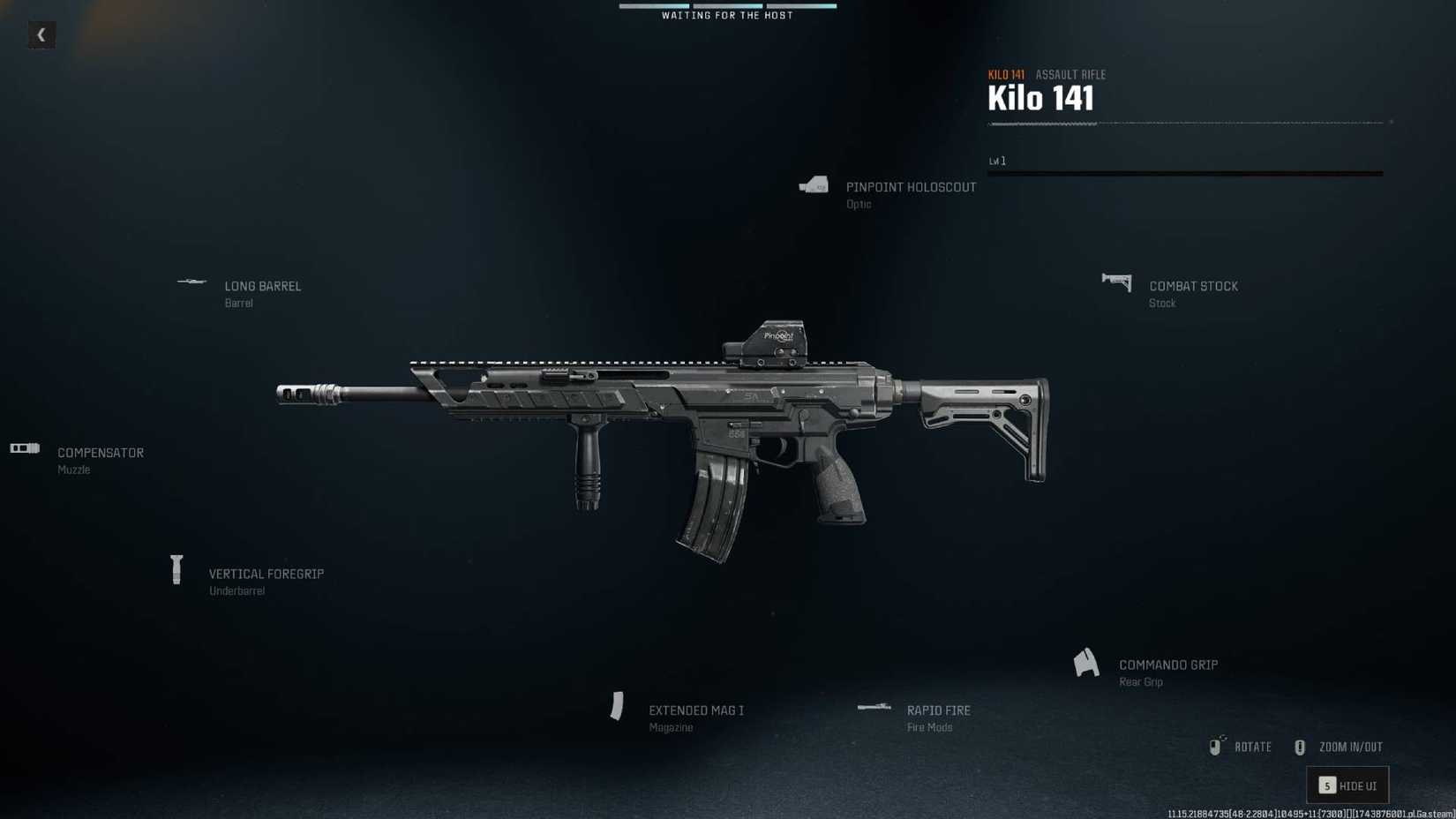Open the Extended Mag I magazine slot
This screenshot has width=1456, height=819.
(x=695, y=711)
